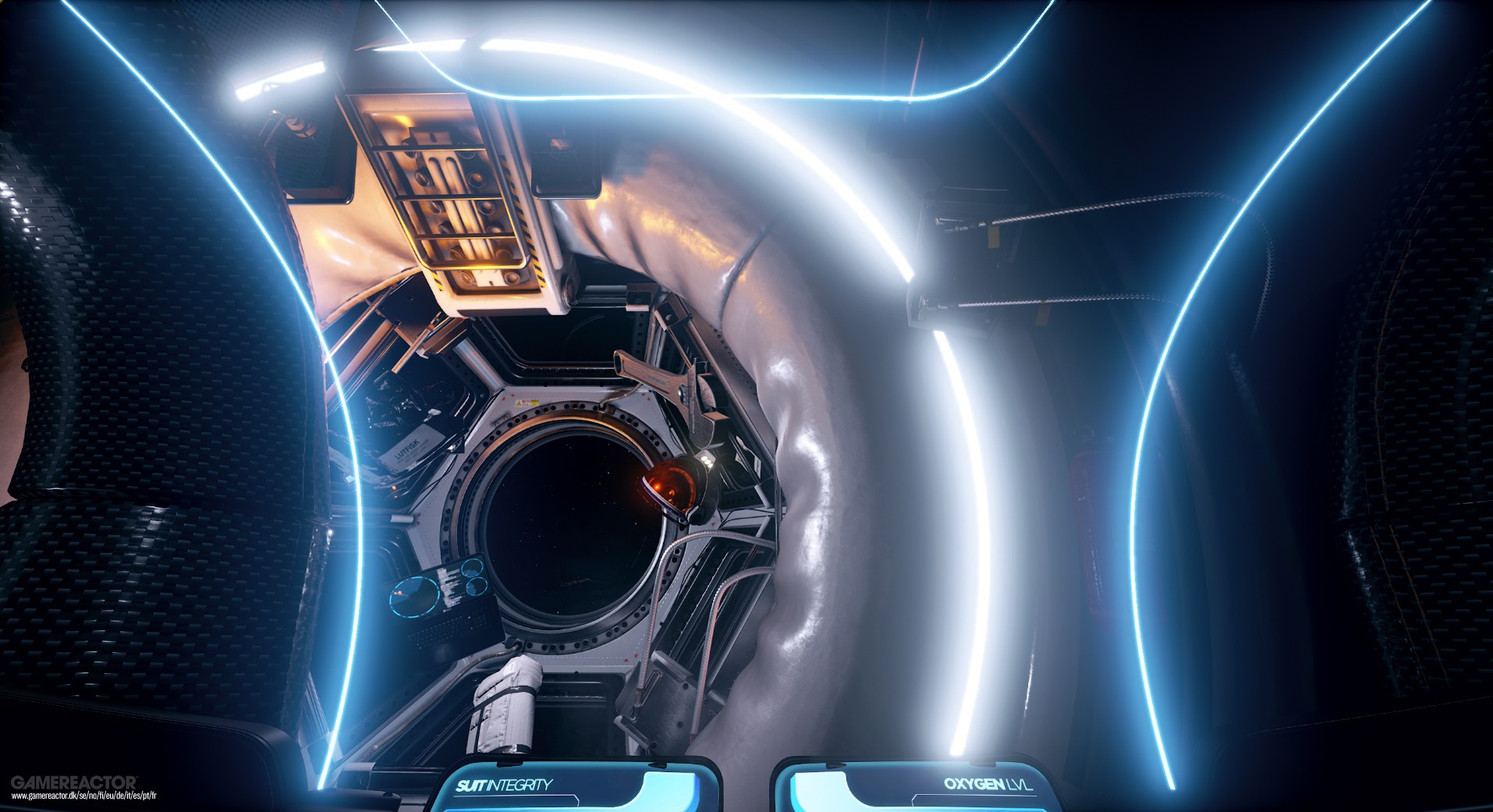Click the top small gauge circle on the monitor
The width and height of the screenshot is (1493, 812).
[471, 568]
